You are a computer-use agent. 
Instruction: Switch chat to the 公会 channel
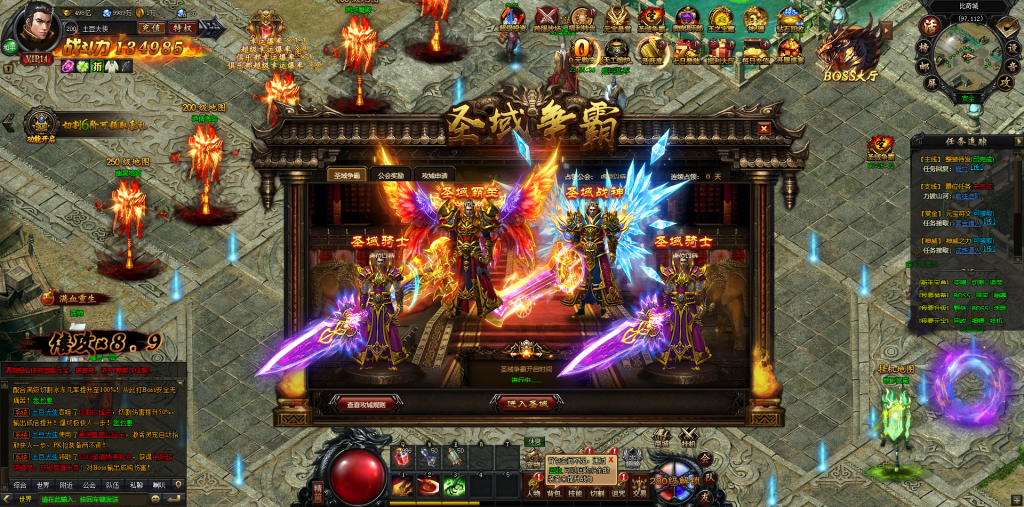pyautogui.click(x=89, y=484)
